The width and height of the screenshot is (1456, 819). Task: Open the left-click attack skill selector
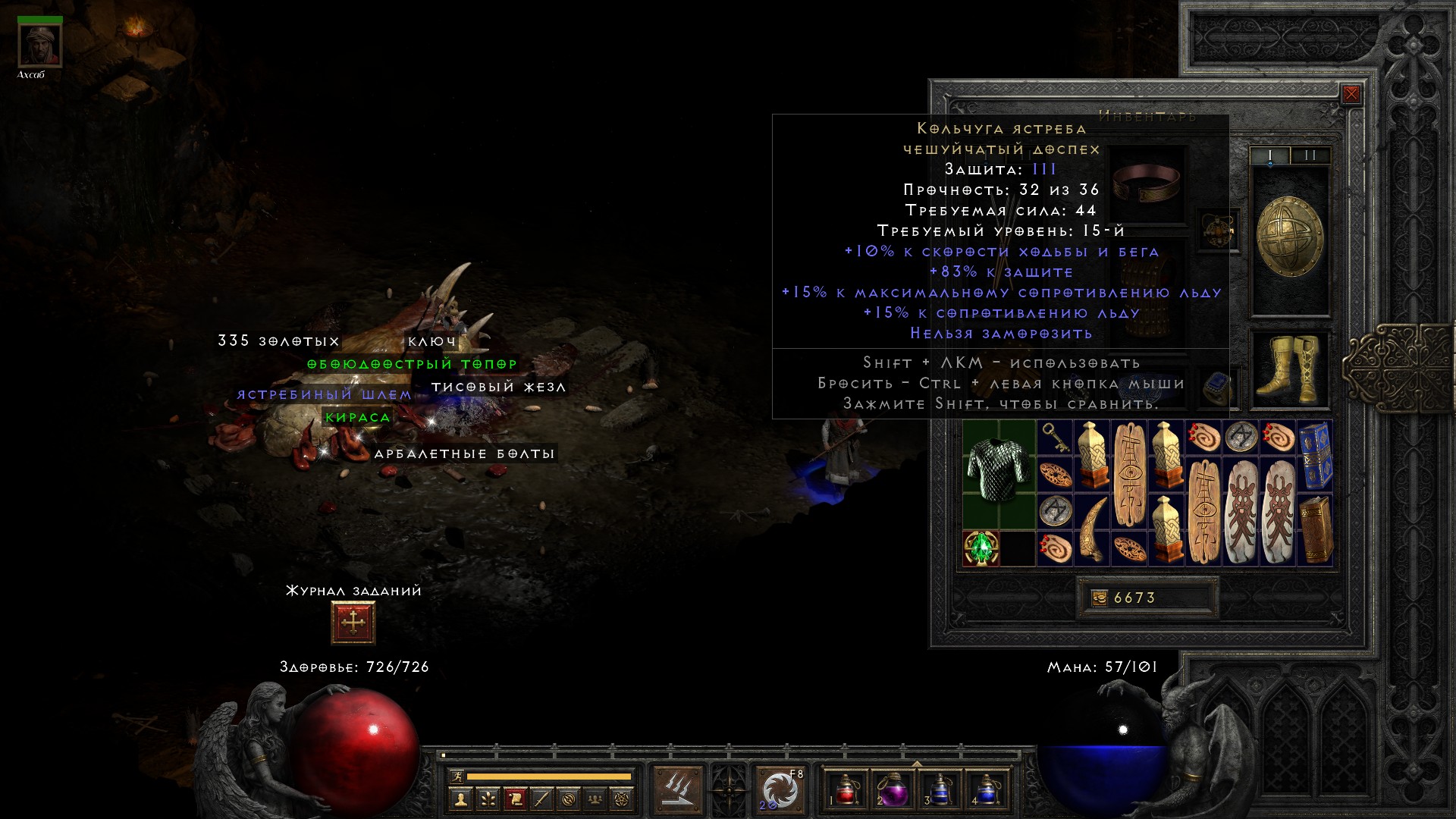click(678, 790)
